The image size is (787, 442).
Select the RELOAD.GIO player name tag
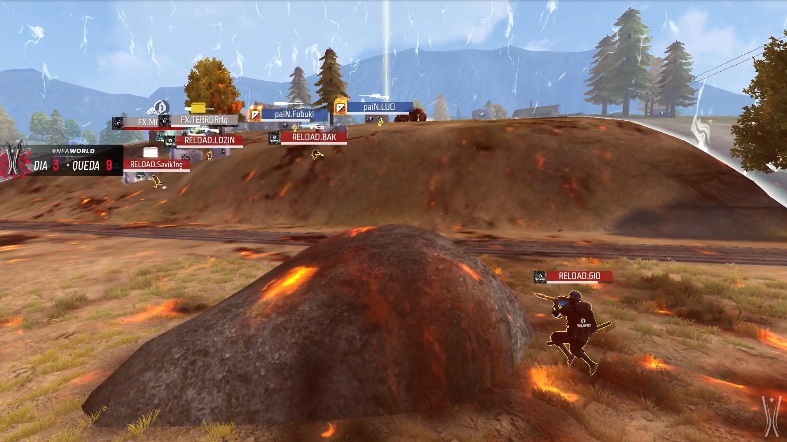pos(579,276)
